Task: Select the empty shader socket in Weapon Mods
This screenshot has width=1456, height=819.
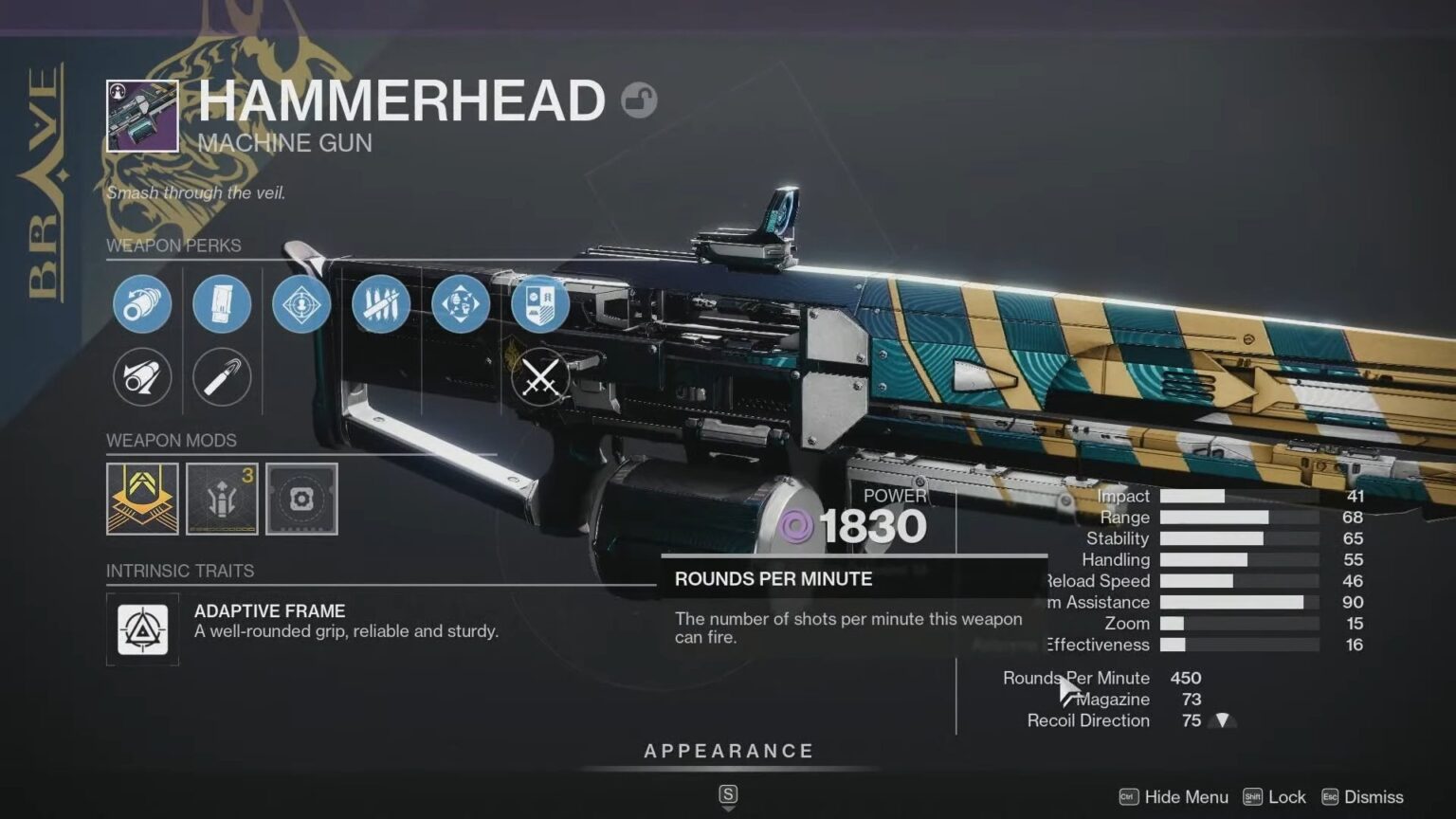Action: (x=300, y=499)
